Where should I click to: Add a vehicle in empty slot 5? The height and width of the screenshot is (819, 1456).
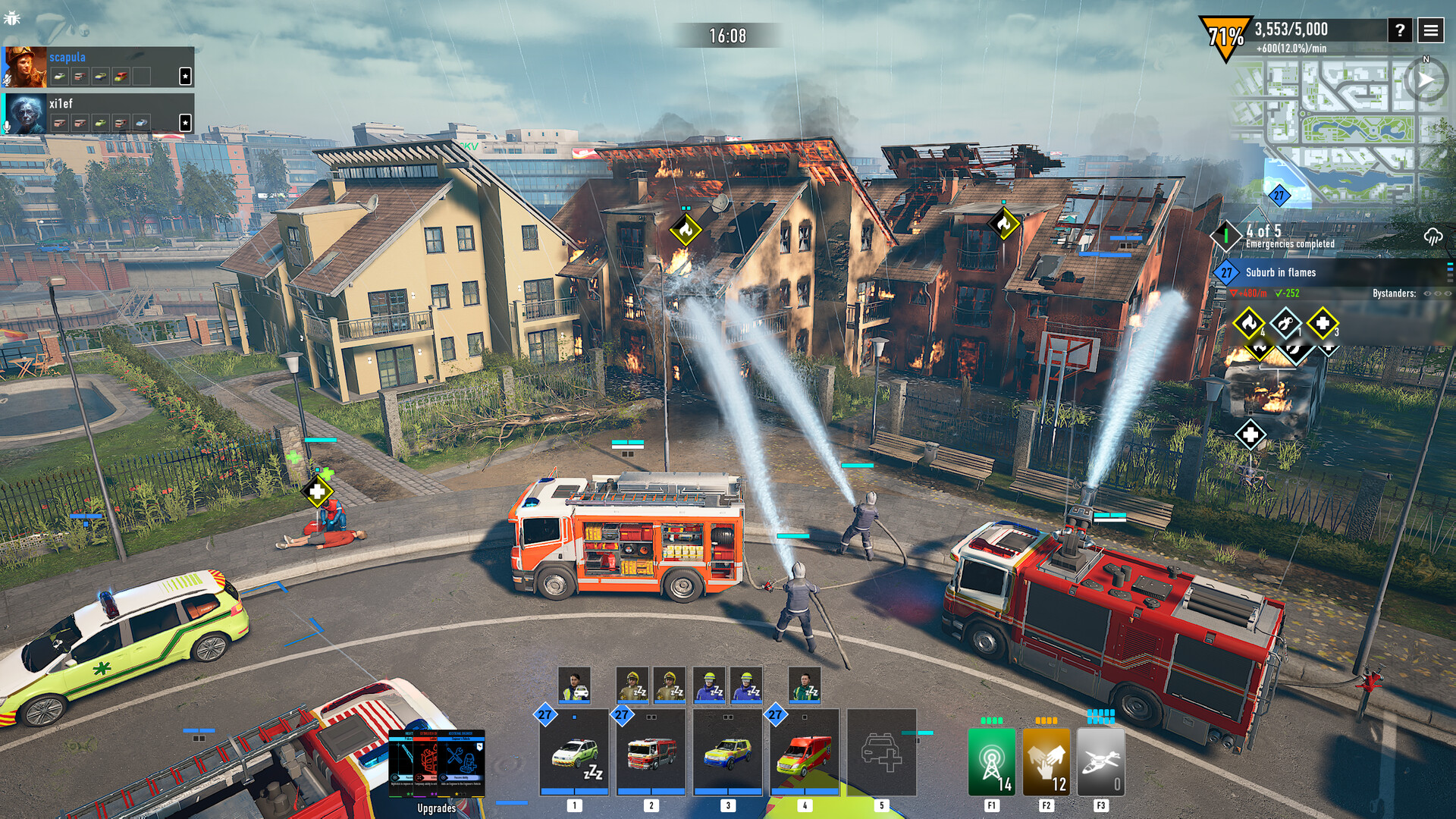point(881,752)
